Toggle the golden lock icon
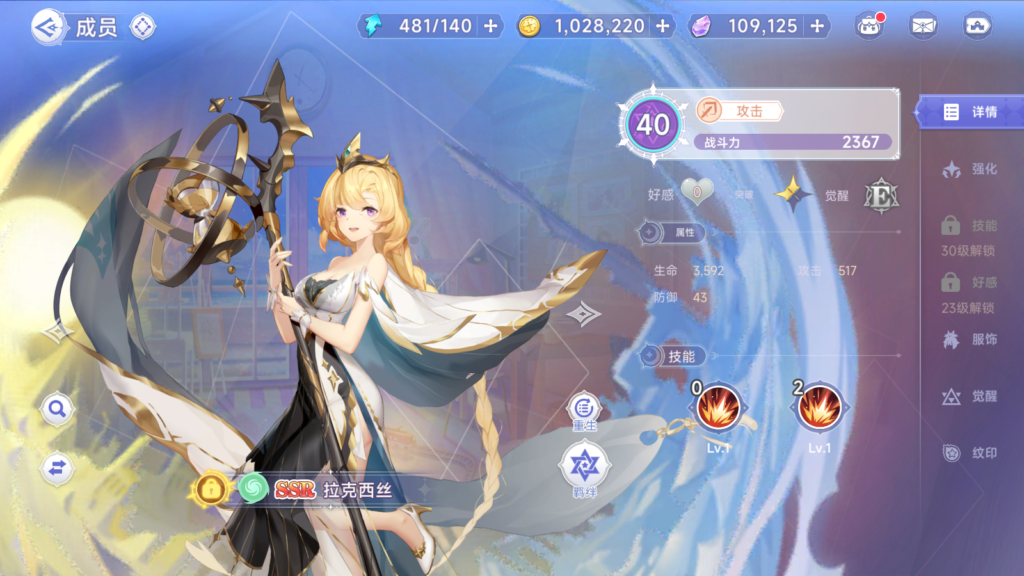The height and width of the screenshot is (576, 1024). (212, 489)
